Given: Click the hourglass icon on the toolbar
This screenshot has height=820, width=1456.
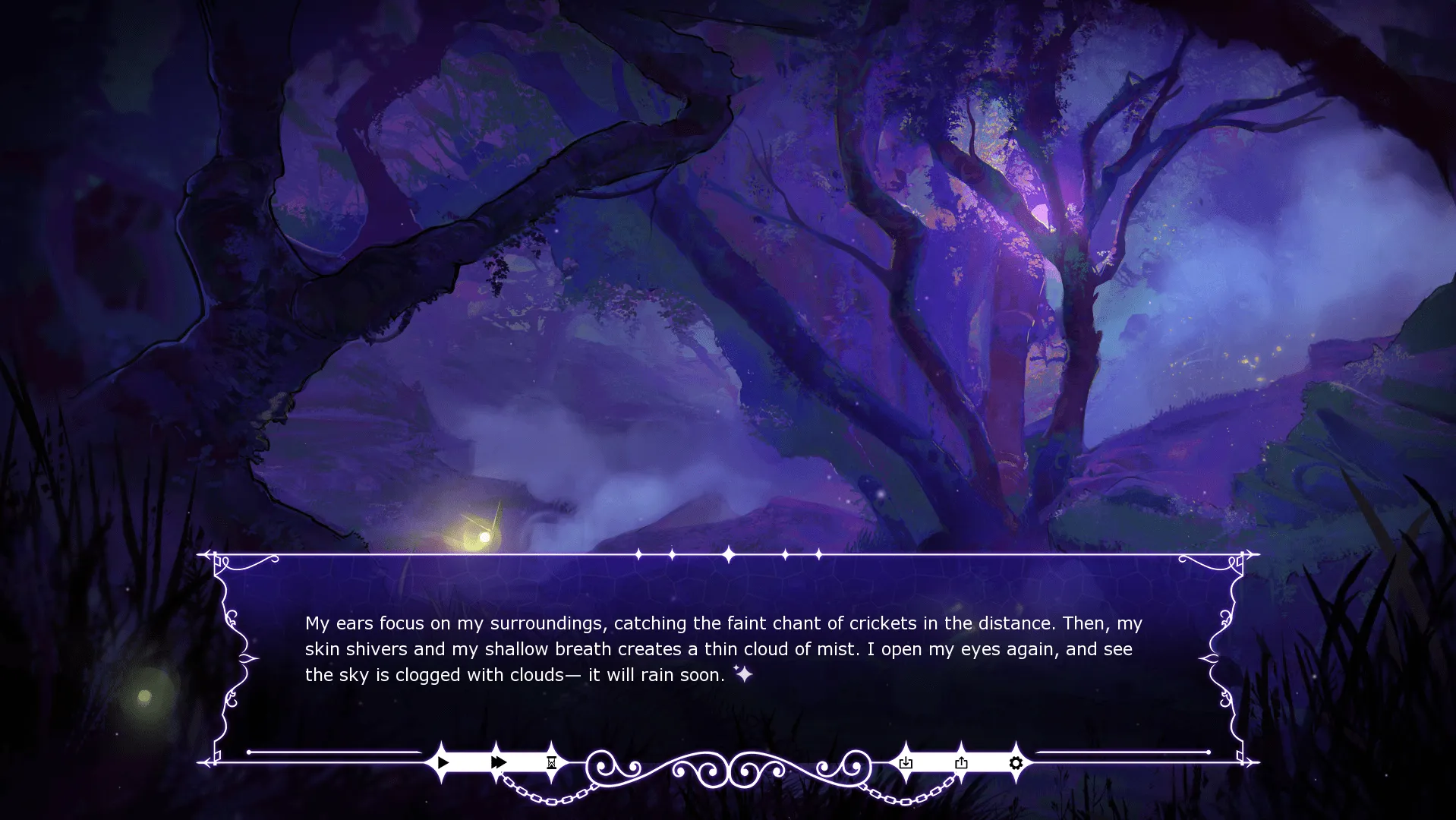Looking at the screenshot, I should coord(551,762).
